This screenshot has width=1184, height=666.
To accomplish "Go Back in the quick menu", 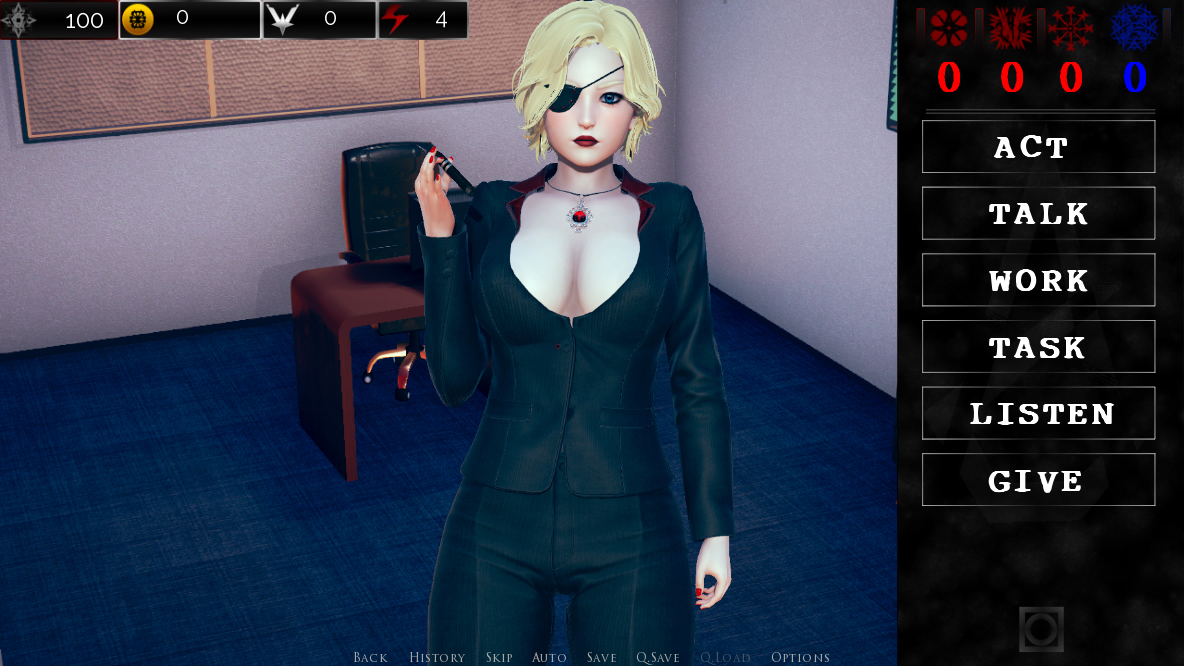I will pyautogui.click(x=370, y=657).
